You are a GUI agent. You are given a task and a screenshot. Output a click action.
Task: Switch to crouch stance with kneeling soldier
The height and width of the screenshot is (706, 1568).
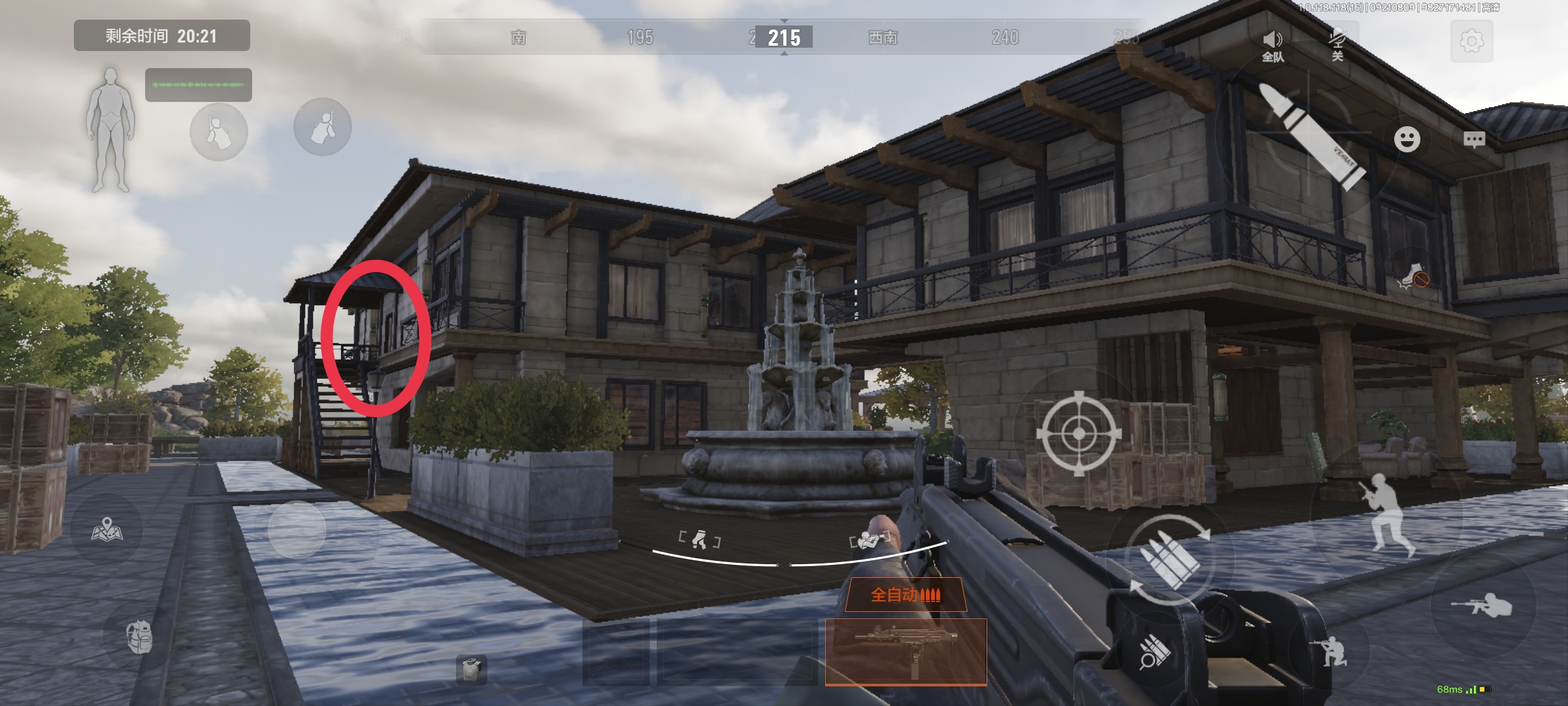(1330, 650)
